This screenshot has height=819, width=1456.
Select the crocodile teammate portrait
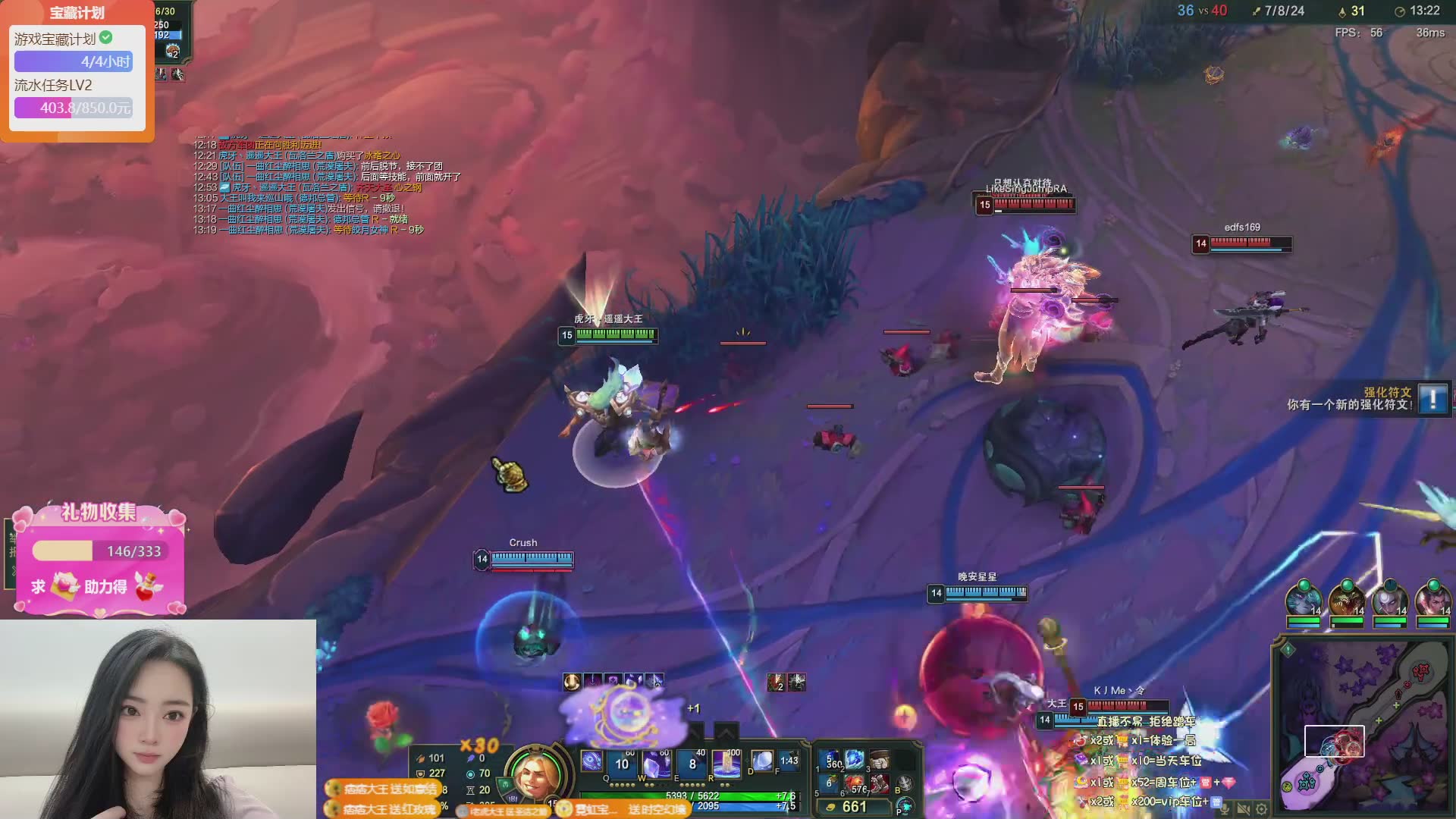tap(1347, 599)
